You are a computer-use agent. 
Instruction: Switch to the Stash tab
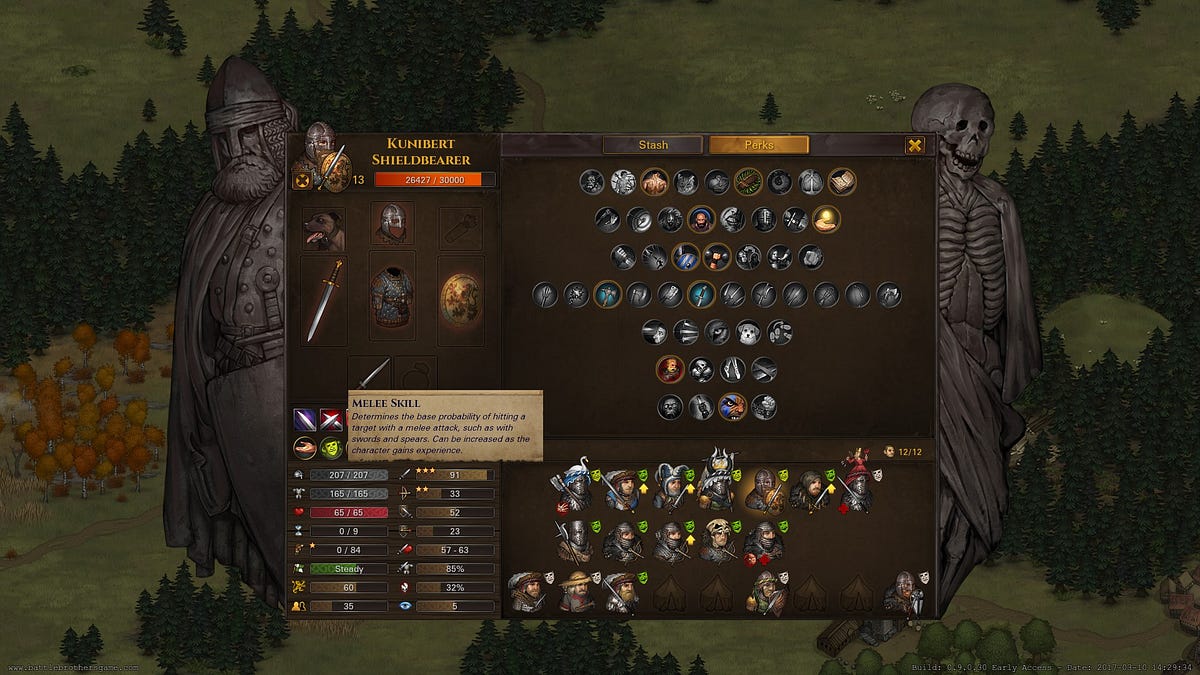[653, 145]
